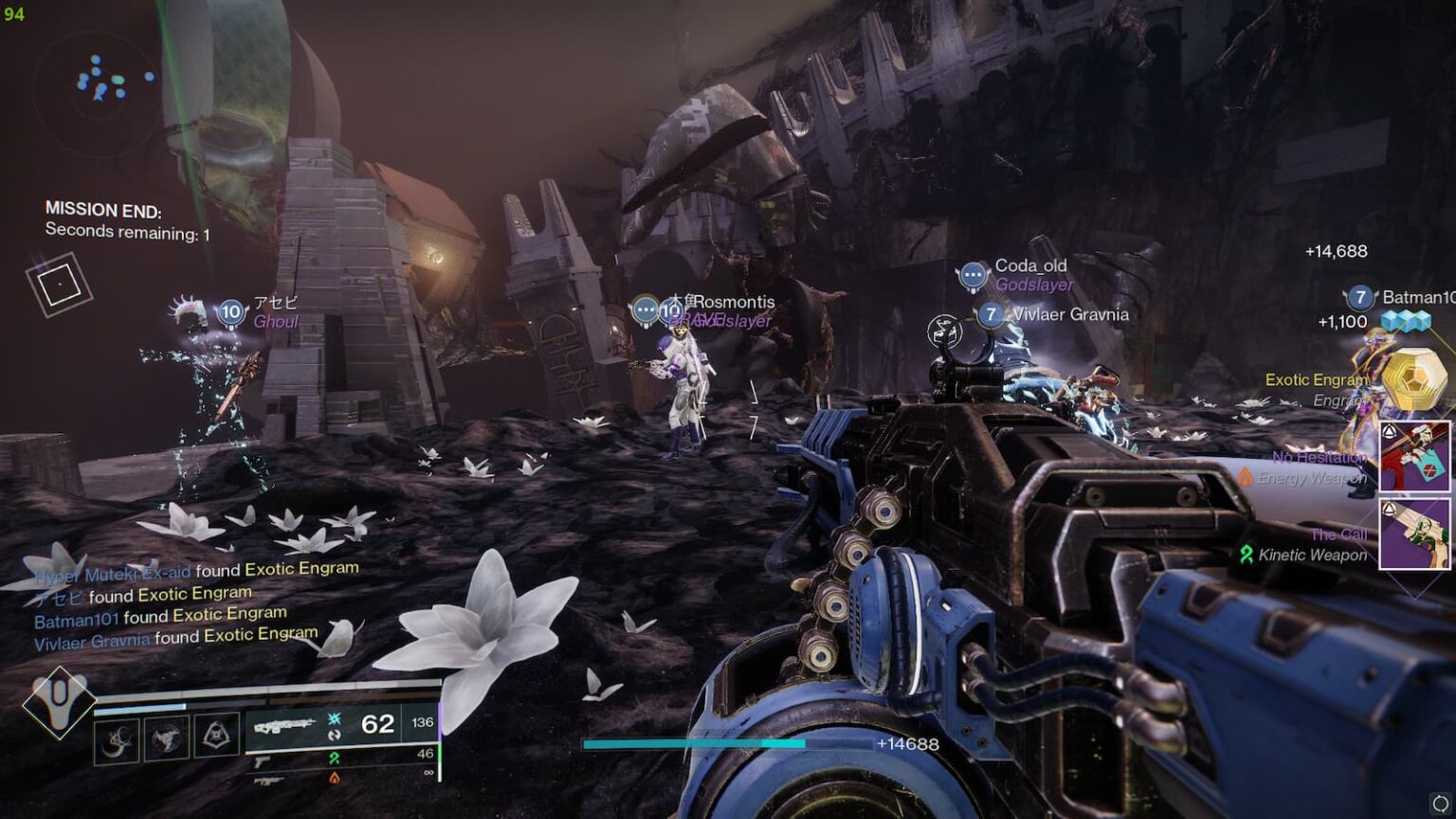Switch to the sidearm with 46 ammo
This screenshot has width=1456, height=819.
coord(343,756)
